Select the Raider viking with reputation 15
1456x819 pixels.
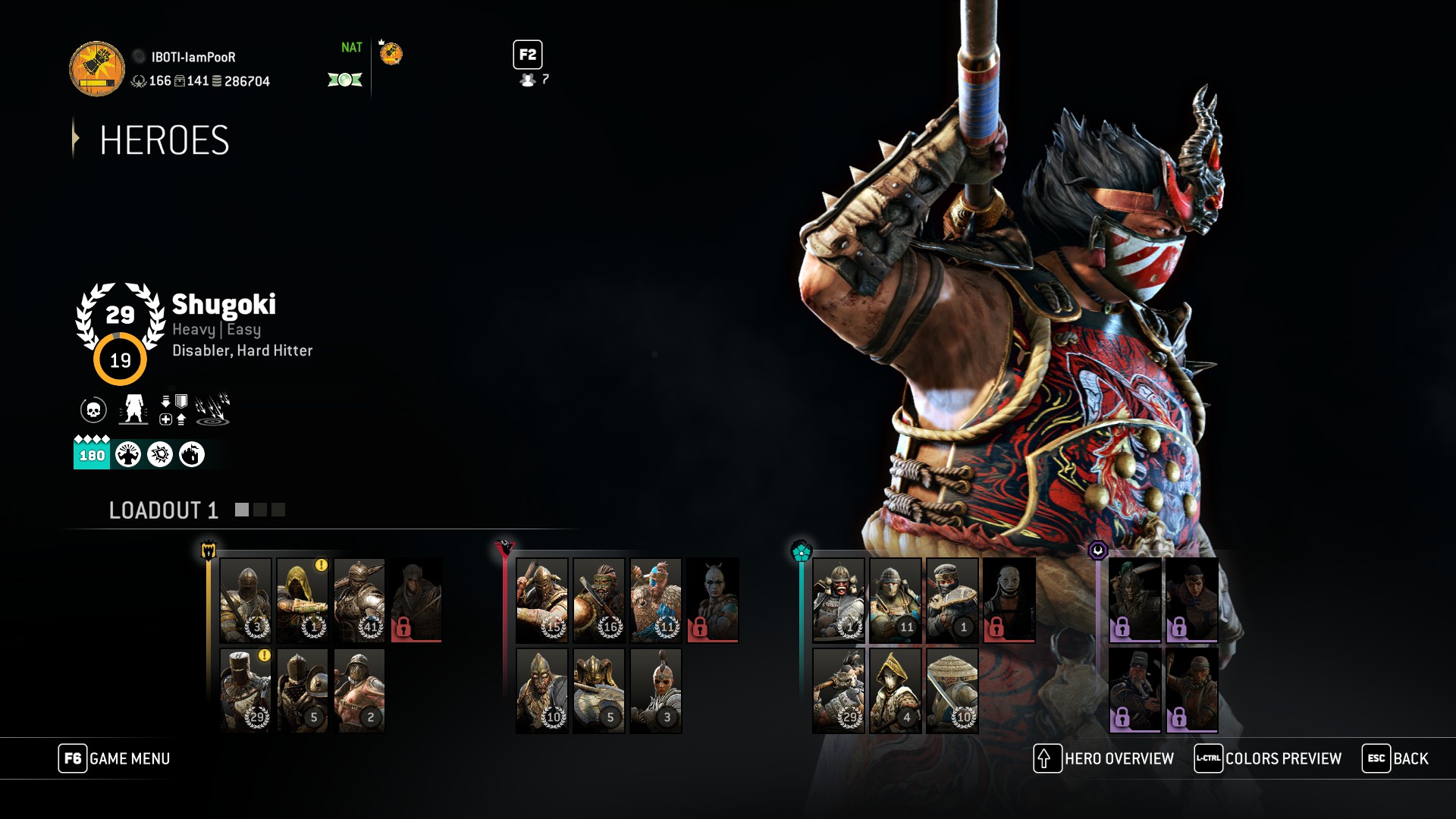tap(541, 601)
